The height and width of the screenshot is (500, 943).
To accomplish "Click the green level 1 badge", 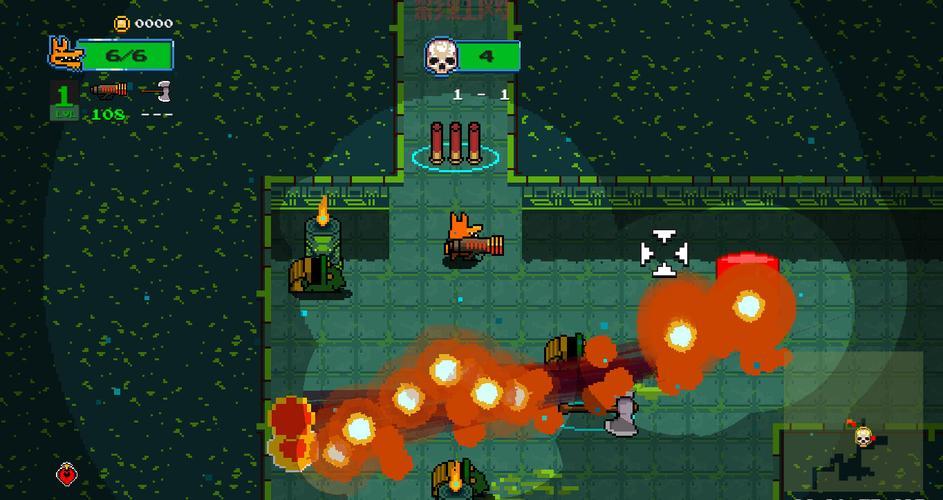I will pyautogui.click(x=64, y=101).
